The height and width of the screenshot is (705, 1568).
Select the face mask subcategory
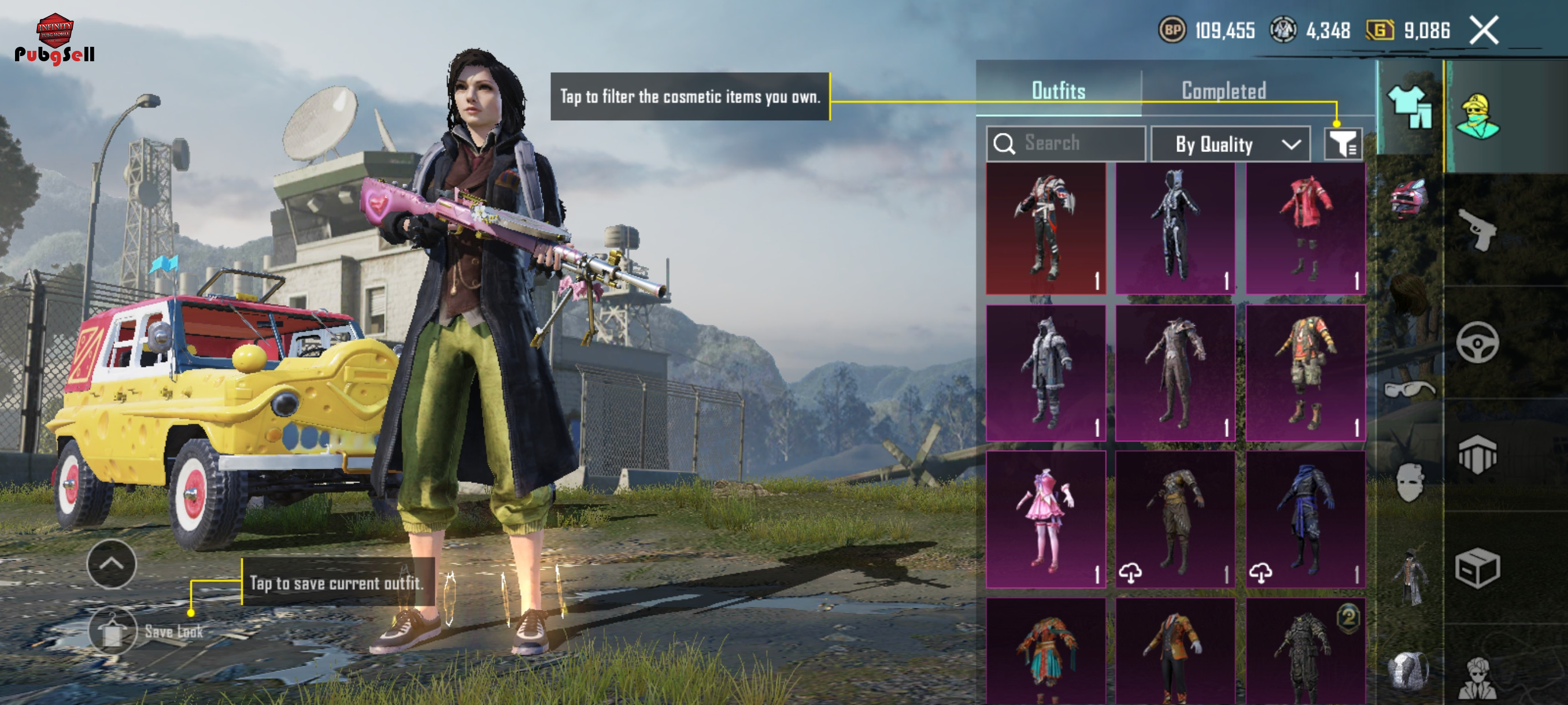point(1408,482)
